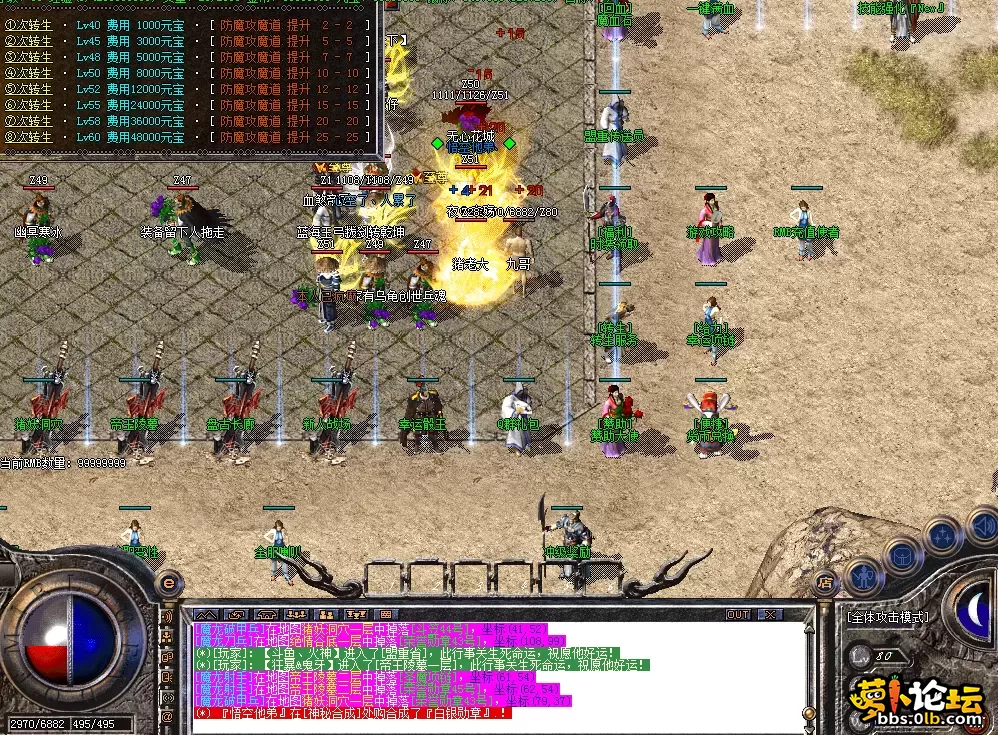The image size is (998, 735).
Task: Open the character status button
Action: click(x=864, y=577)
